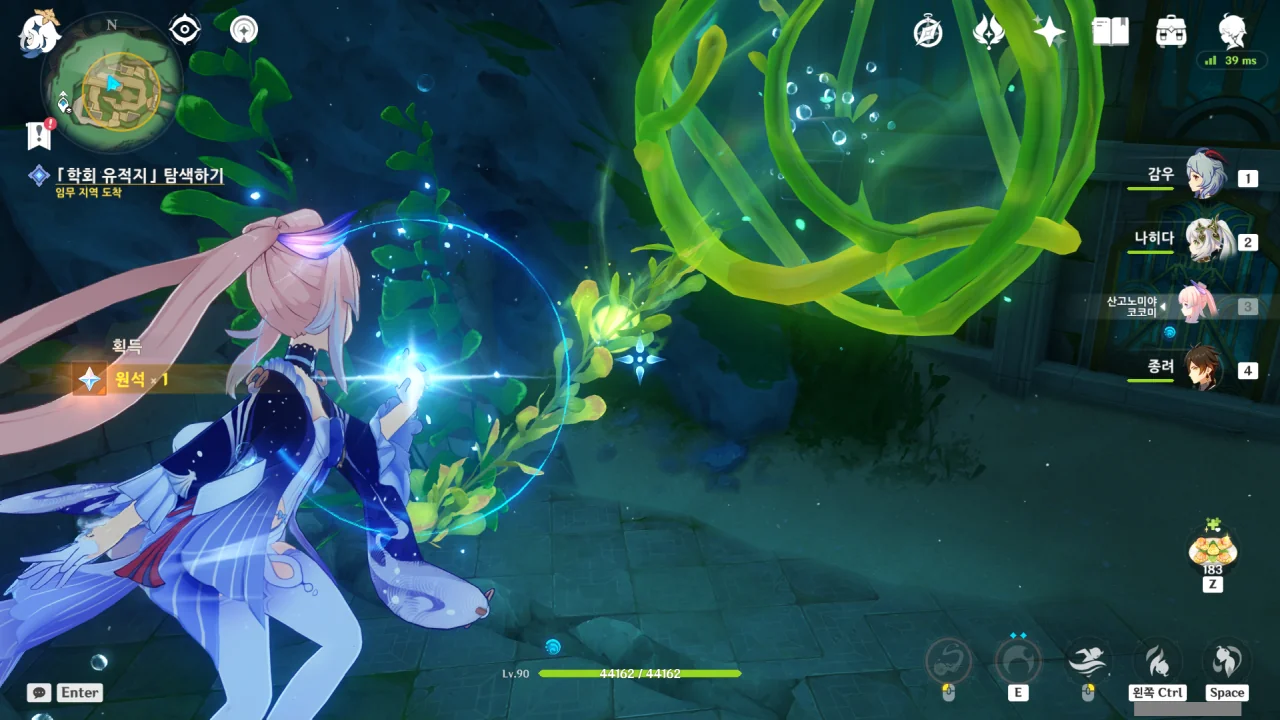The height and width of the screenshot is (720, 1280).
Task: Open the adventurer handbook book icon
Action: tap(1110, 33)
